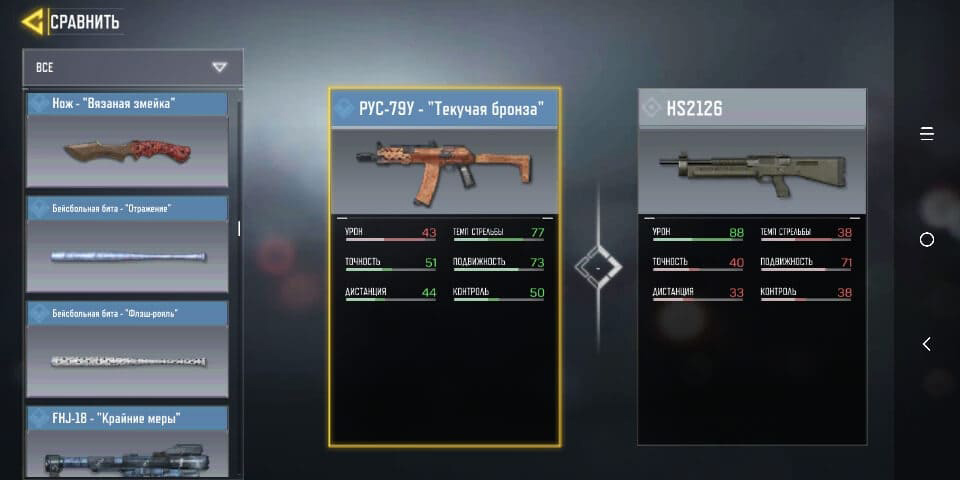
Task: Select the РУС-79У "Текучая бронза" comparison card
Action: click(445, 266)
